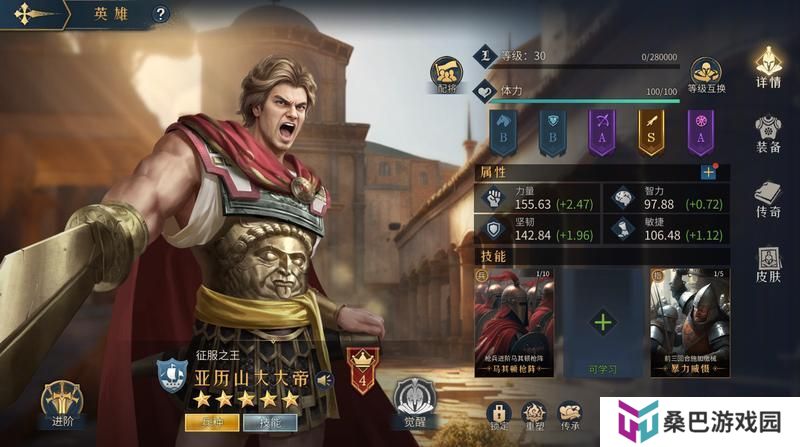Select the blue B-rank horse banner
Screen dimensions: 800x447
[x=502, y=130]
